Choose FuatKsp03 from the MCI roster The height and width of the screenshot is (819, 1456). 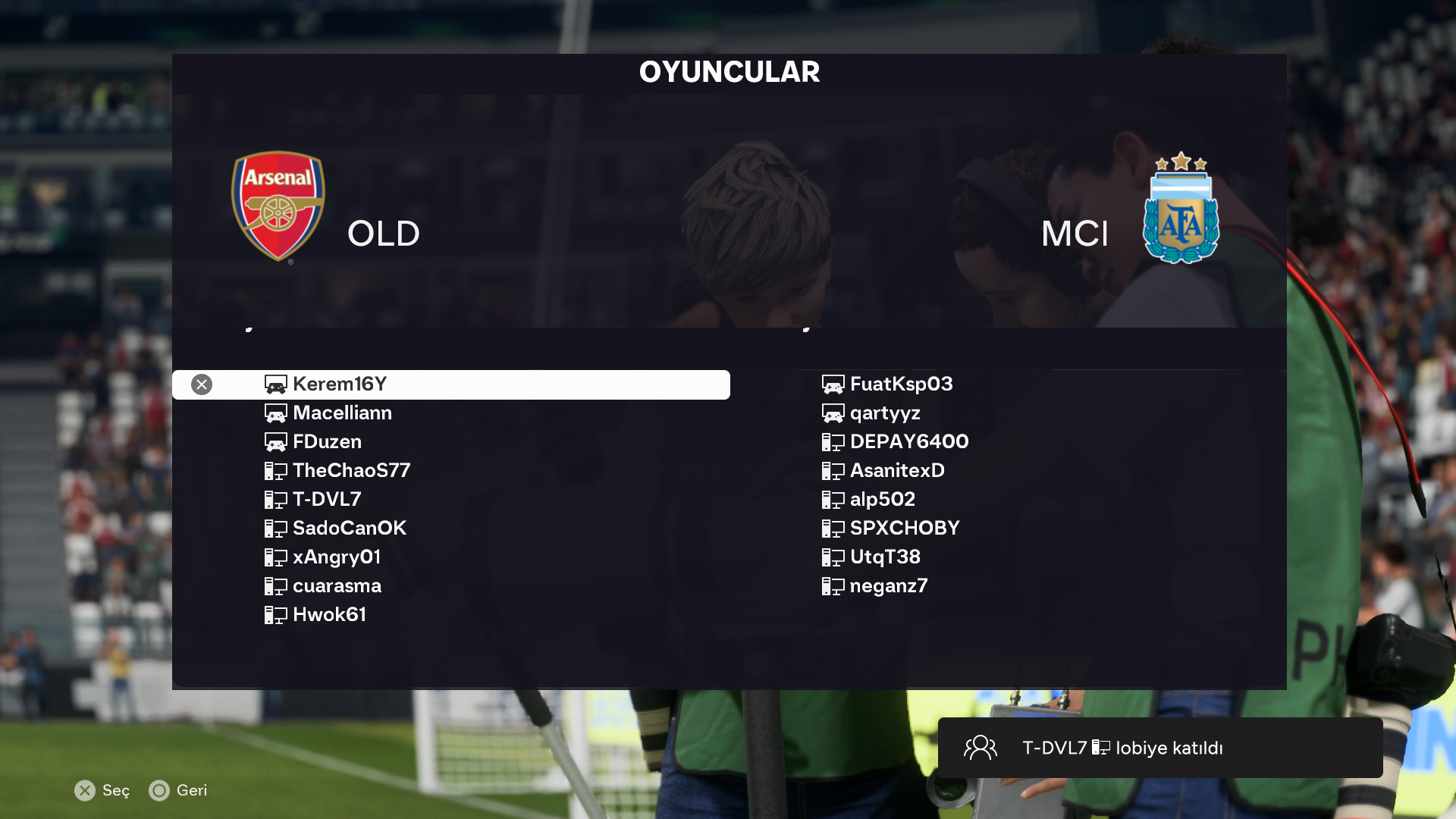click(x=901, y=384)
